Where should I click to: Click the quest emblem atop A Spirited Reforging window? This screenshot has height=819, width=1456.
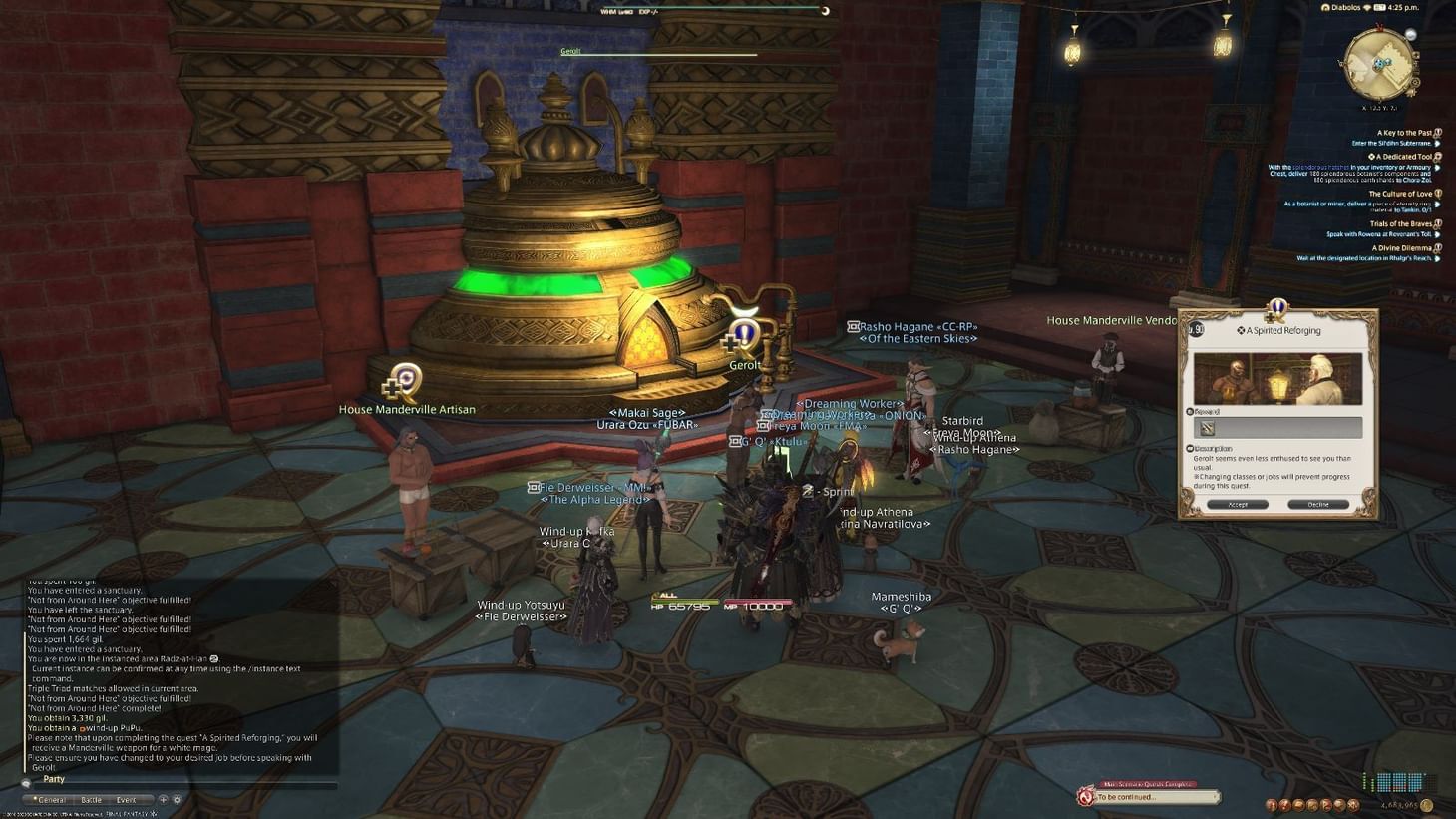[1276, 309]
